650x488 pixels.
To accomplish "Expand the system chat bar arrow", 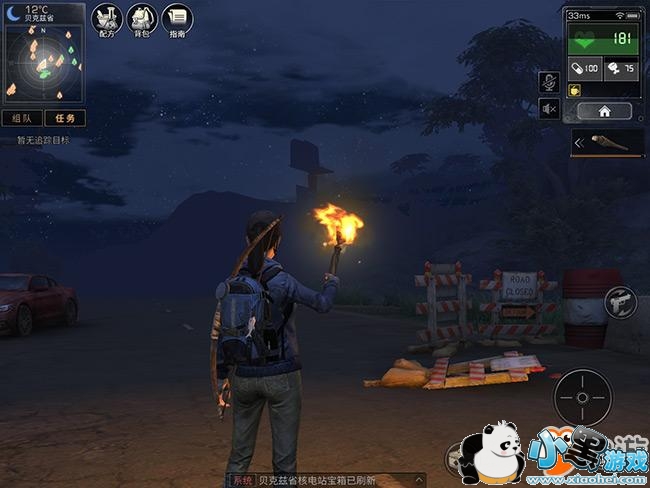I will coord(420,481).
